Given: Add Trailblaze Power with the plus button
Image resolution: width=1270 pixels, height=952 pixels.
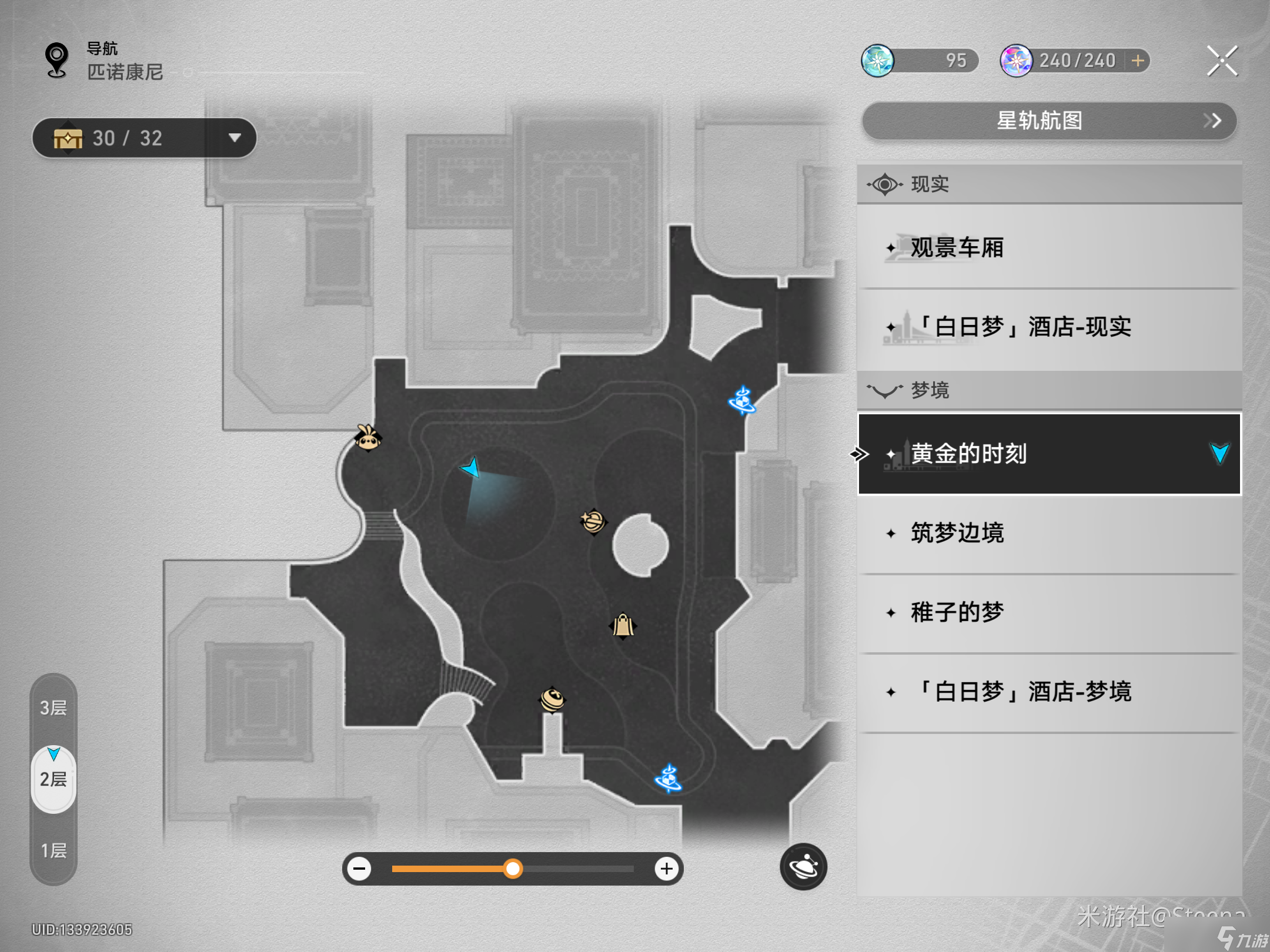Looking at the screenshot, I should click(x=1138, y=61).
